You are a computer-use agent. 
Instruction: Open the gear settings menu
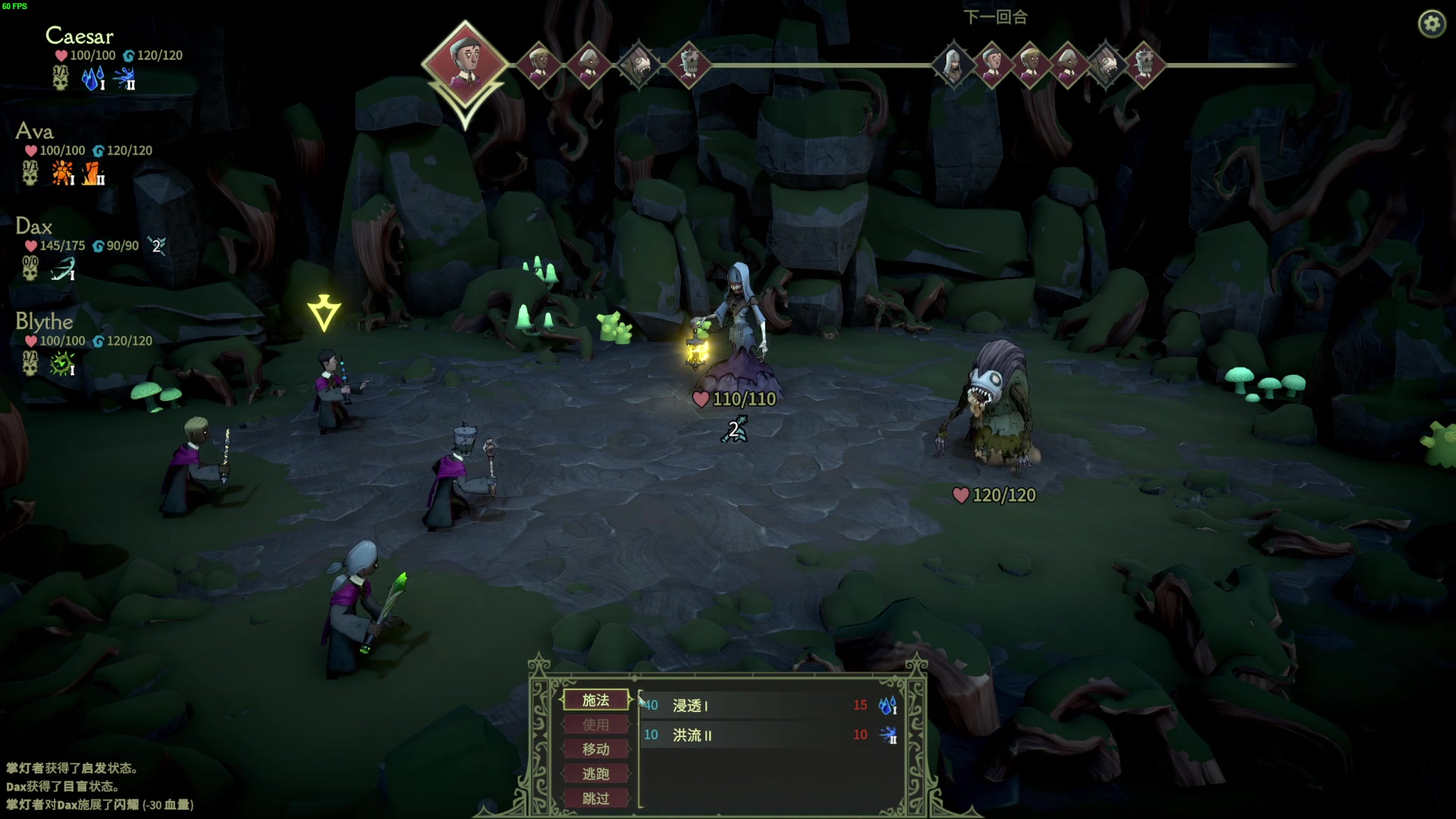(x=1432, y=24)
